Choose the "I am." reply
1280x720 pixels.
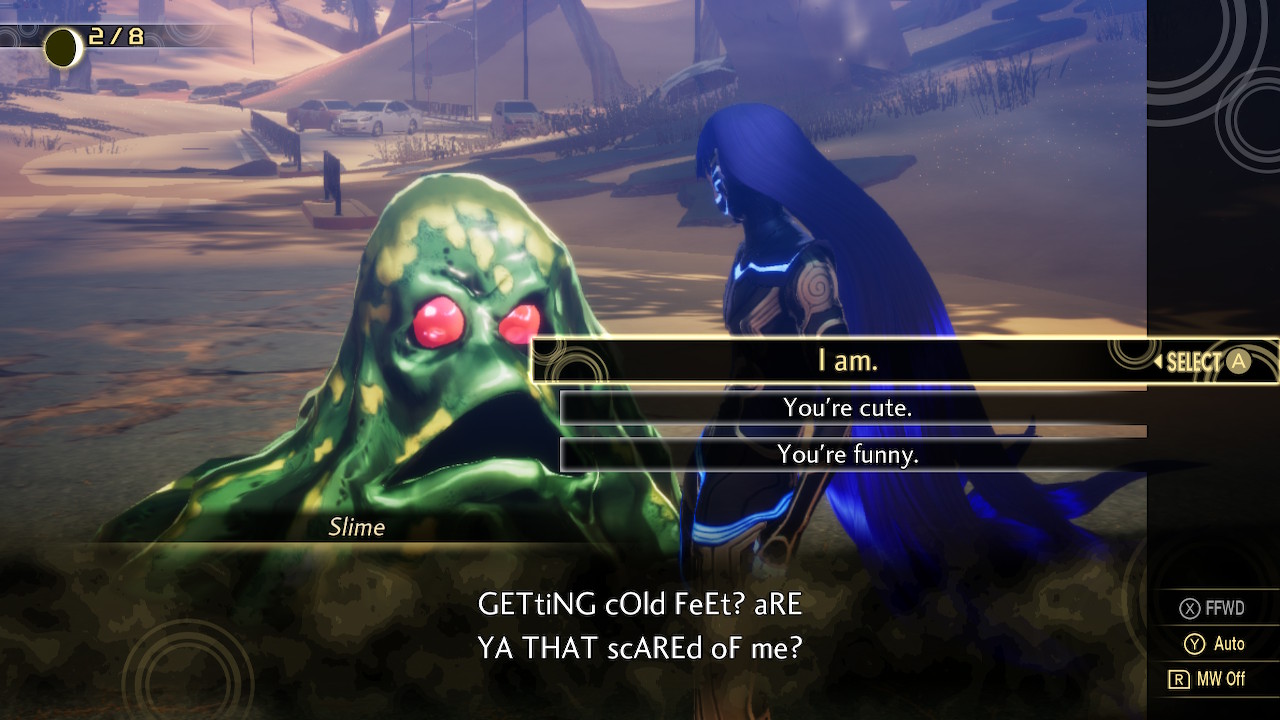pyautogui.click(x=848, y=361)
